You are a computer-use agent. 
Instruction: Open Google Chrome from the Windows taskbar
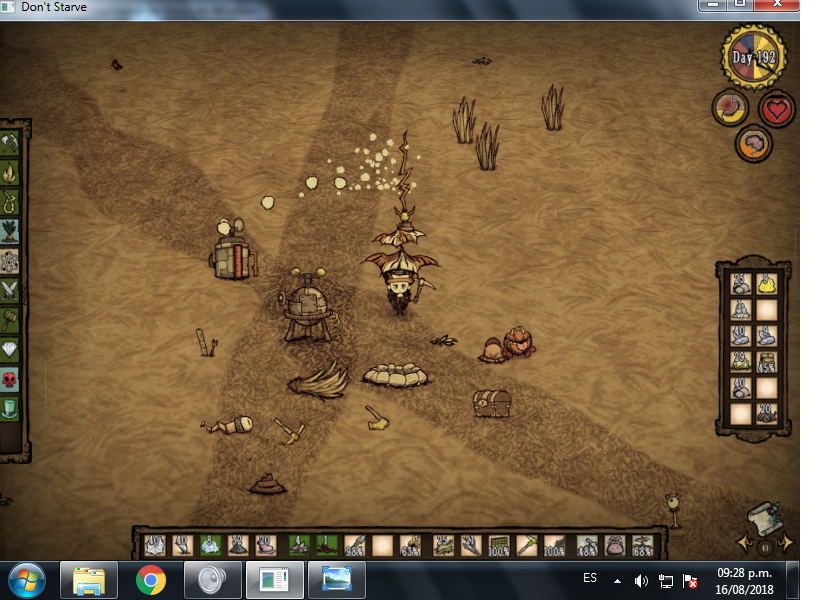[x=151, y=579]
